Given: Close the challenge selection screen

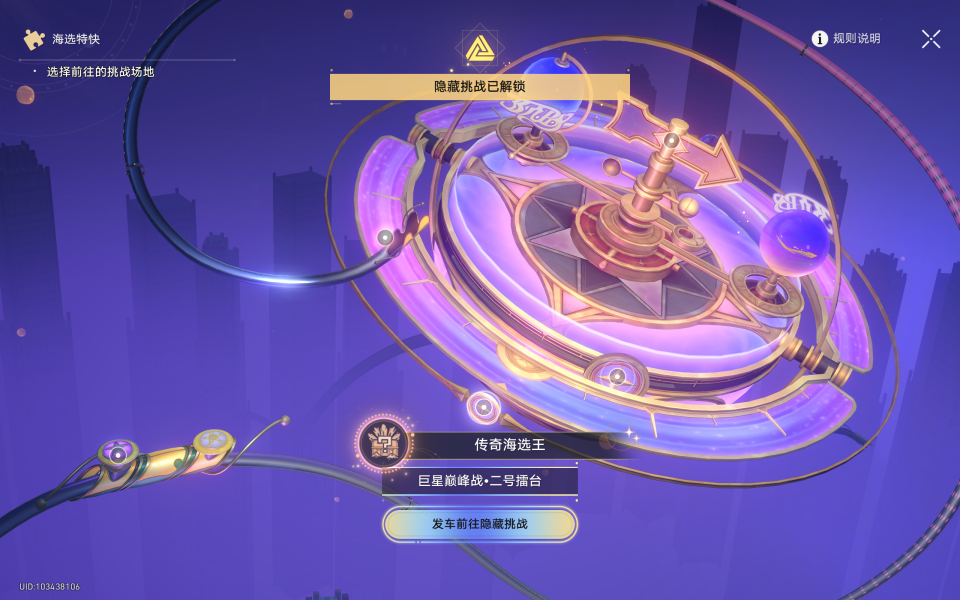Looking at the screenshot, I should (x=931, y=39).
